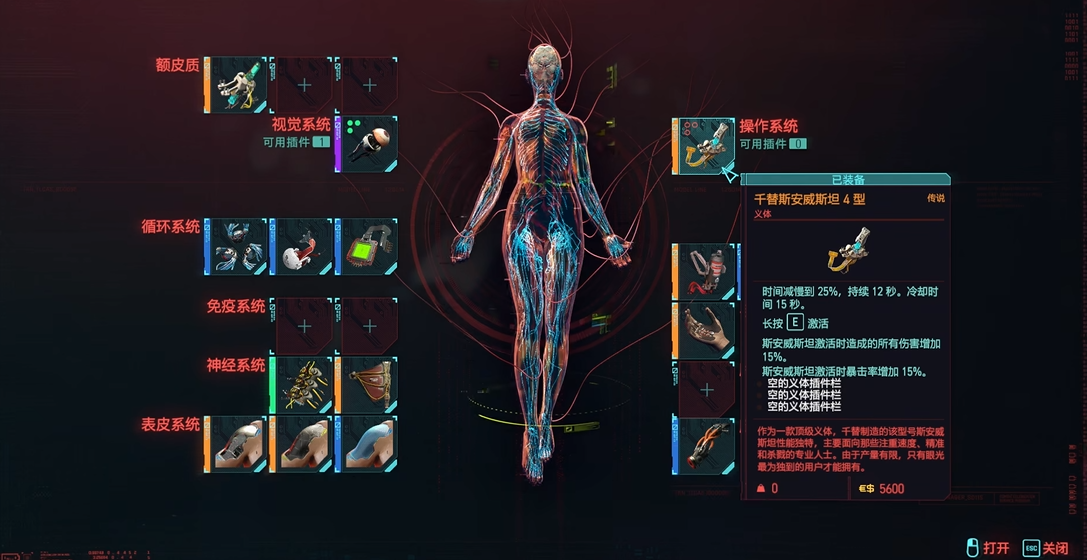Select the triple-pump circulatory implant
1087x560 pixels.
pyautogui.click(x=237, y=246)
